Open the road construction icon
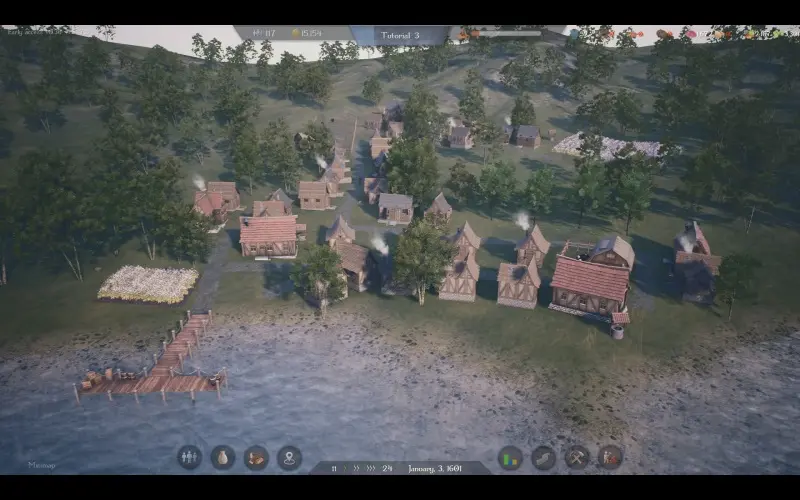 [x=543, y=458]
